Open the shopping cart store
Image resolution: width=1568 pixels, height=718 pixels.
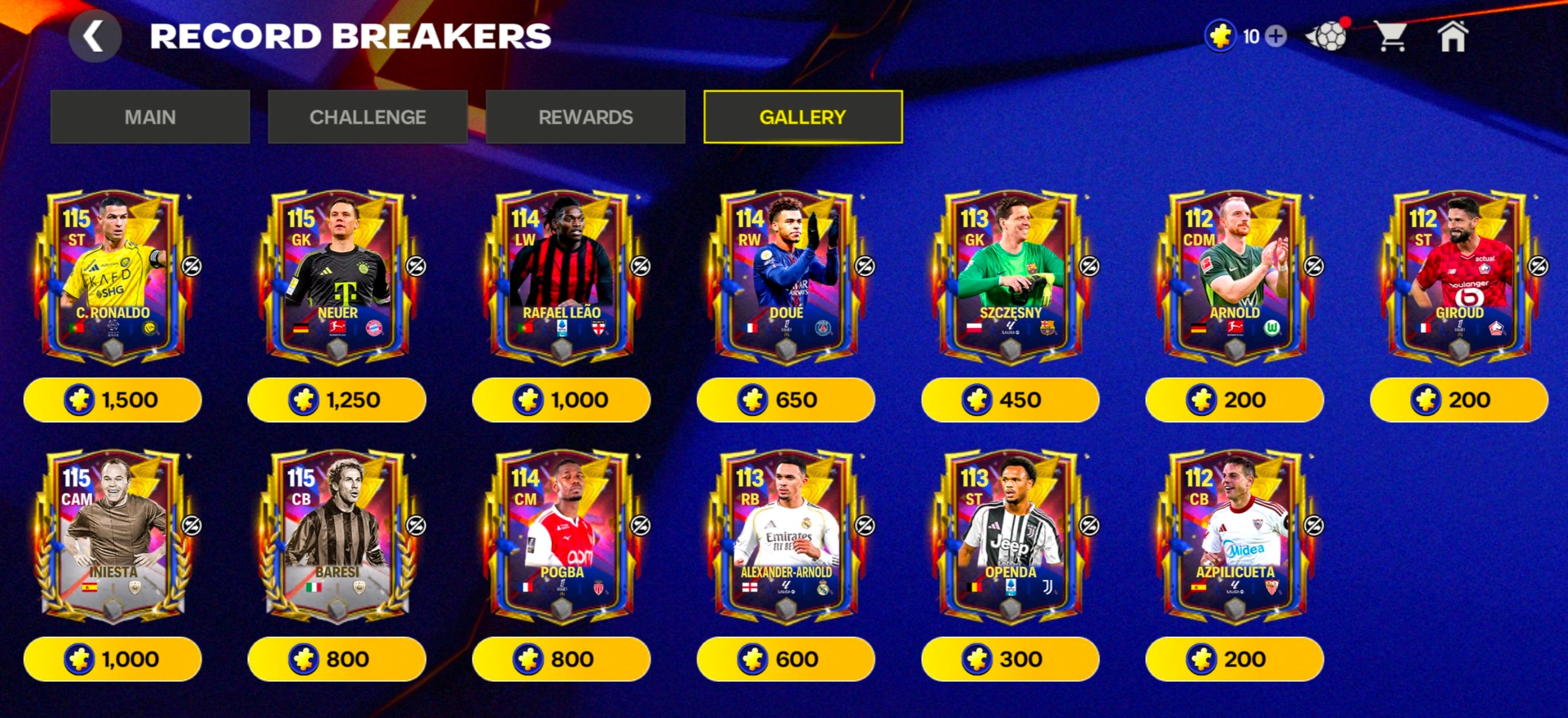tap(1391, 36)
